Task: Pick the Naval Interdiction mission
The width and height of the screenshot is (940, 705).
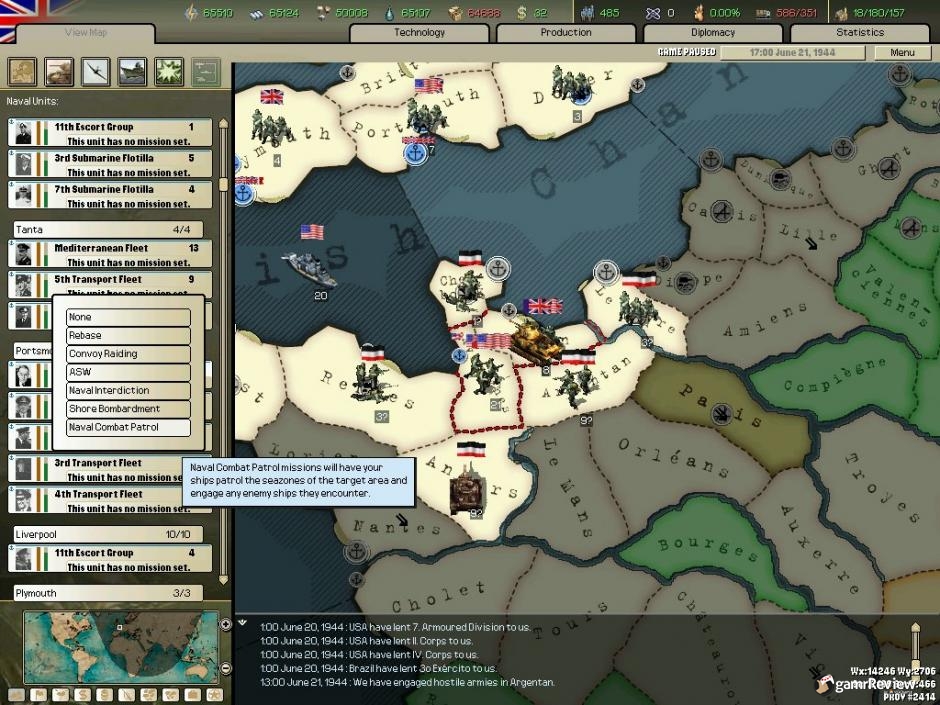Action: click(128, 390)
